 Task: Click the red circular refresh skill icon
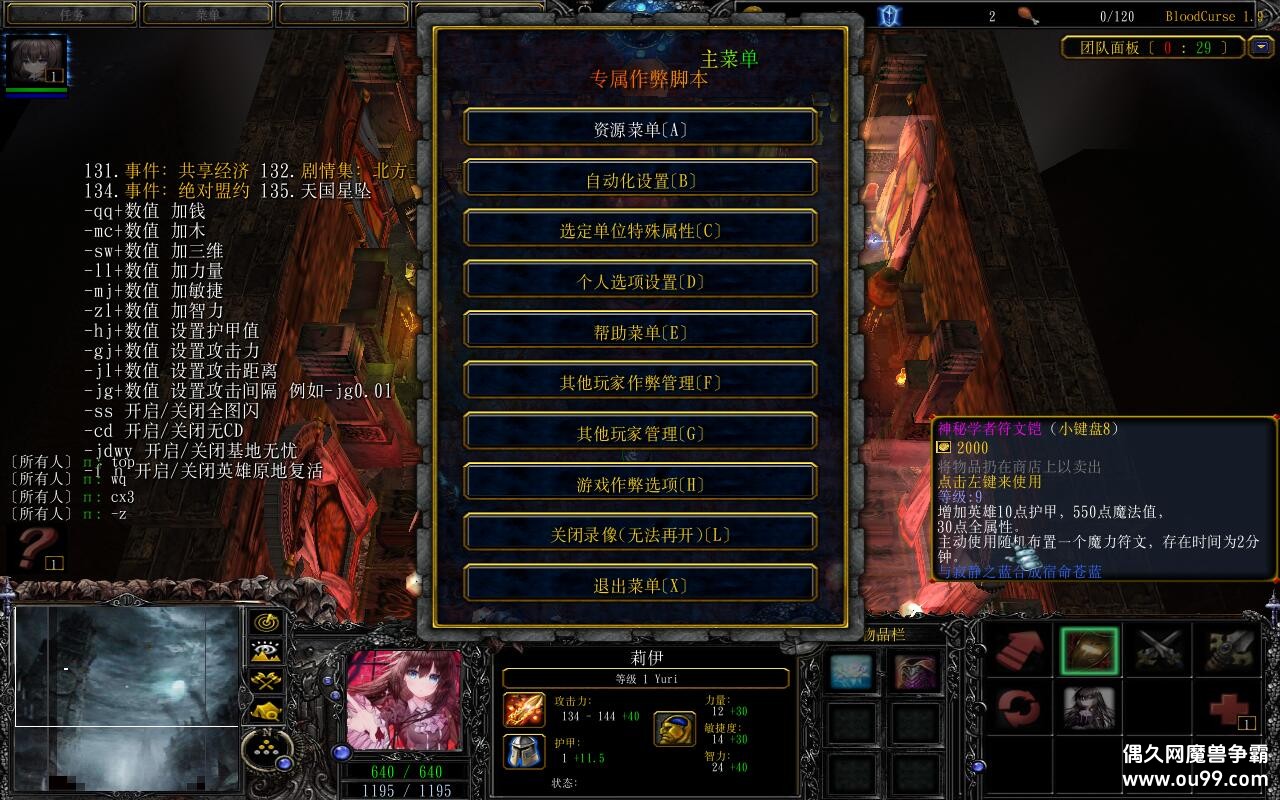[1017, 707]
